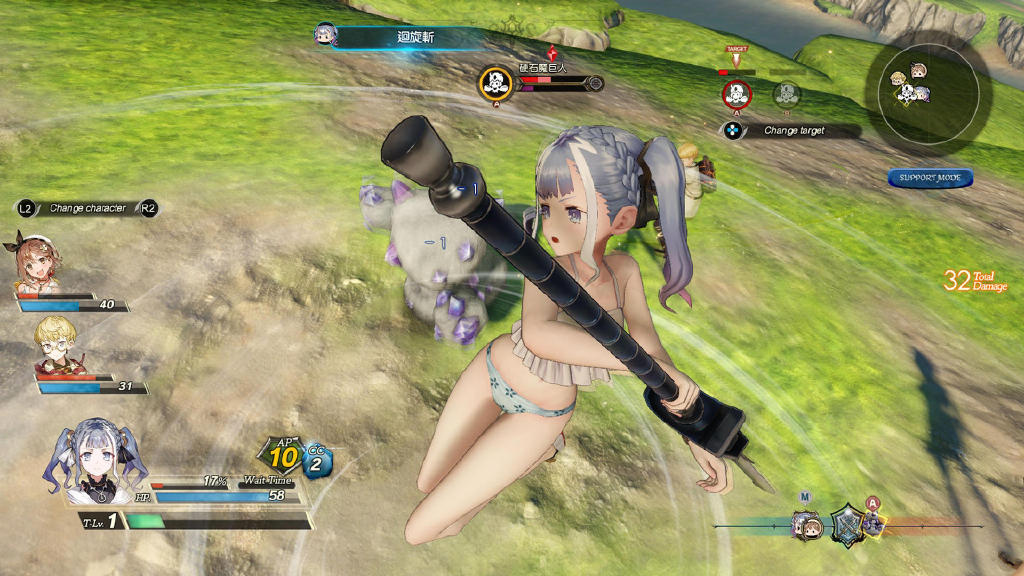Click the crossed-swords shield on the timeline
This screenshot has height=576, width=1024.
[x=848, y=521]
